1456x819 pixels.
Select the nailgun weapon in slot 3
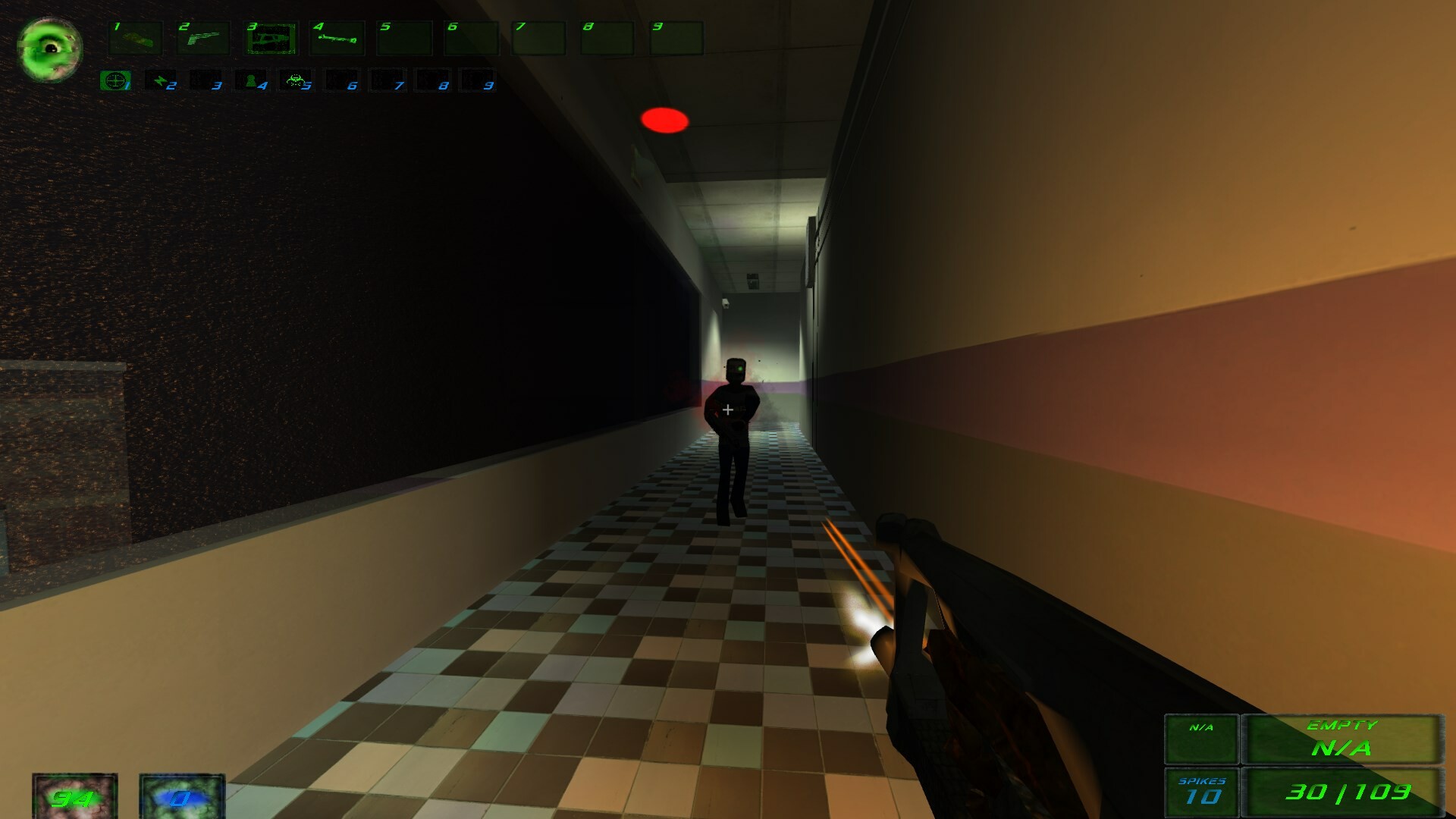pos(270,38)
